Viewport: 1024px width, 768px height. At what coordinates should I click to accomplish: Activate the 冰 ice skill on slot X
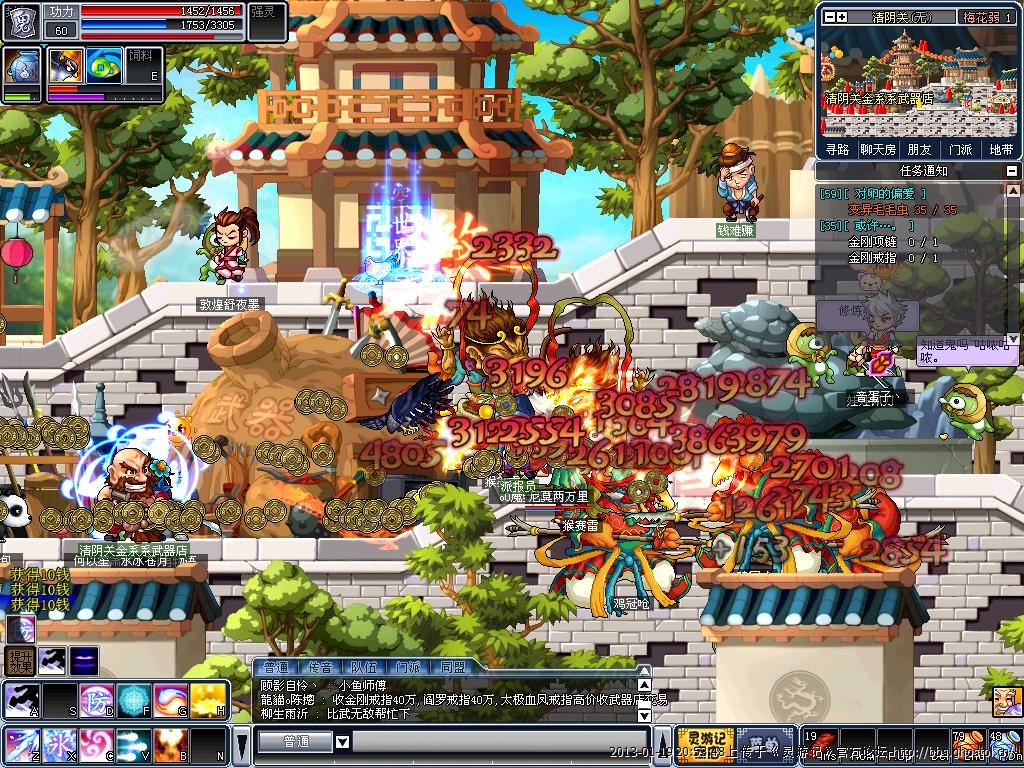coord(59,746)
